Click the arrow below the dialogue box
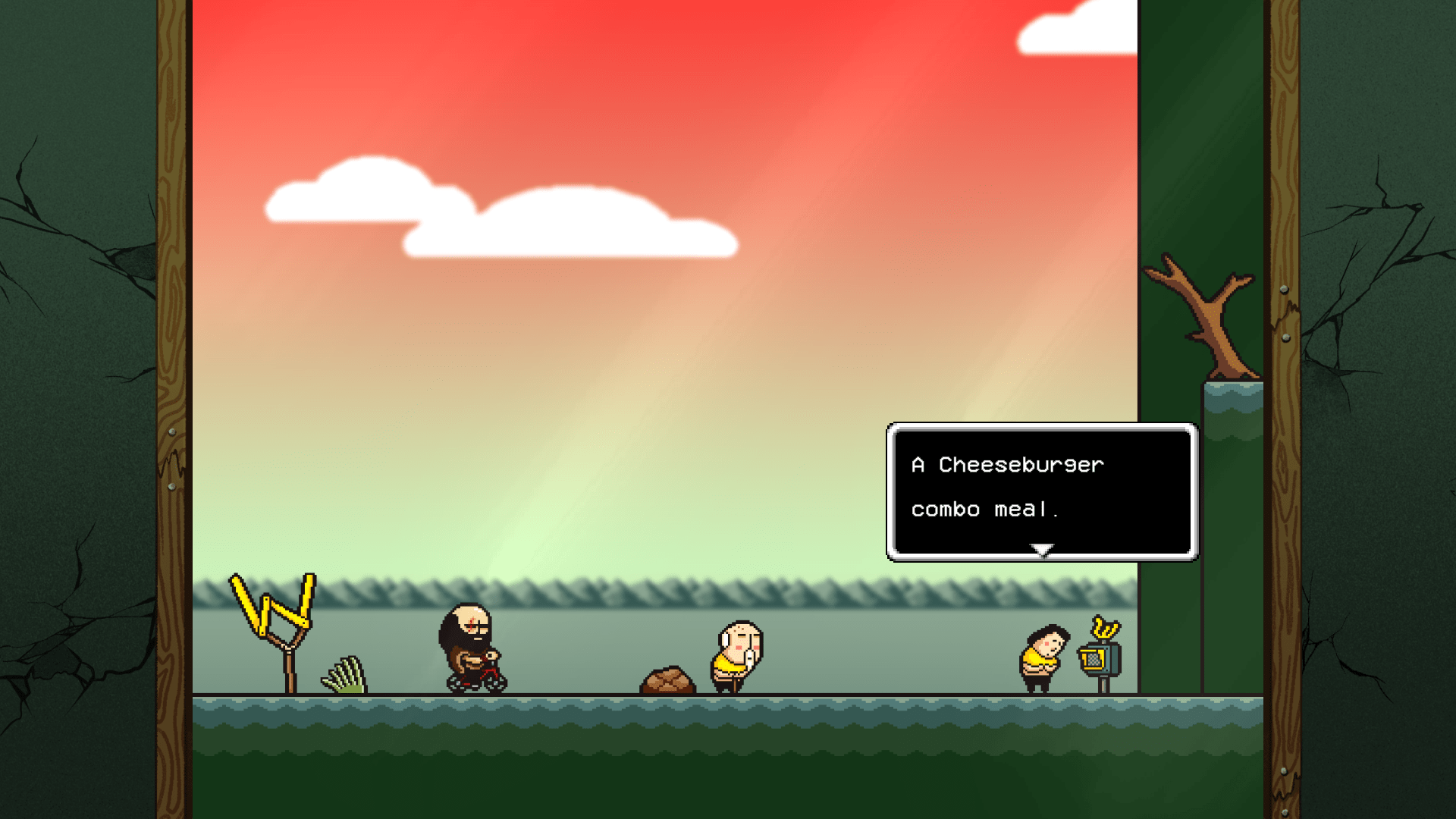Screen dimensions: 1456x819 coord(1043,547)
